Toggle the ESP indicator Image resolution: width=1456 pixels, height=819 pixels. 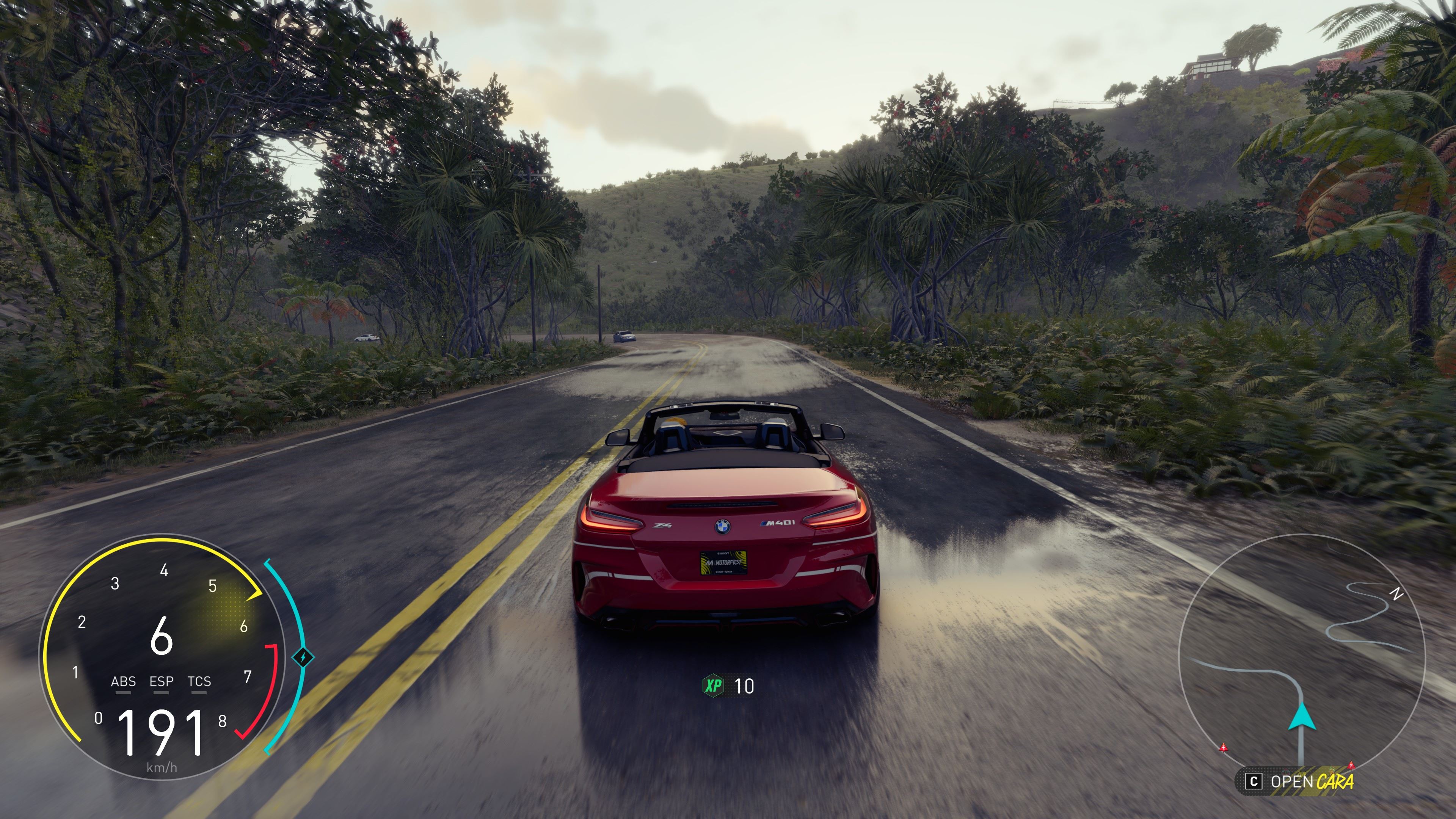point(161,682)
